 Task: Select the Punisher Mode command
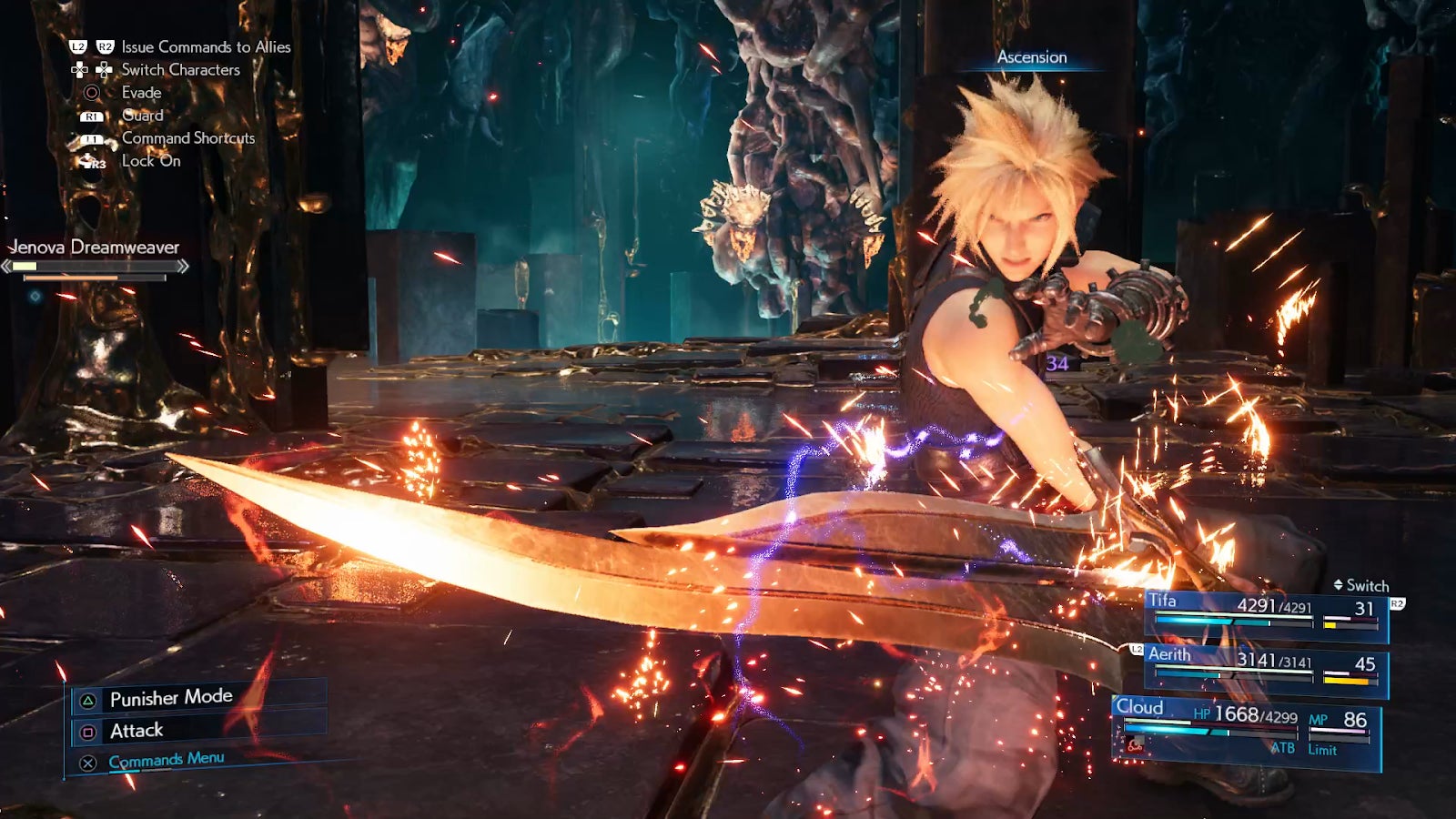coord(171,698)
